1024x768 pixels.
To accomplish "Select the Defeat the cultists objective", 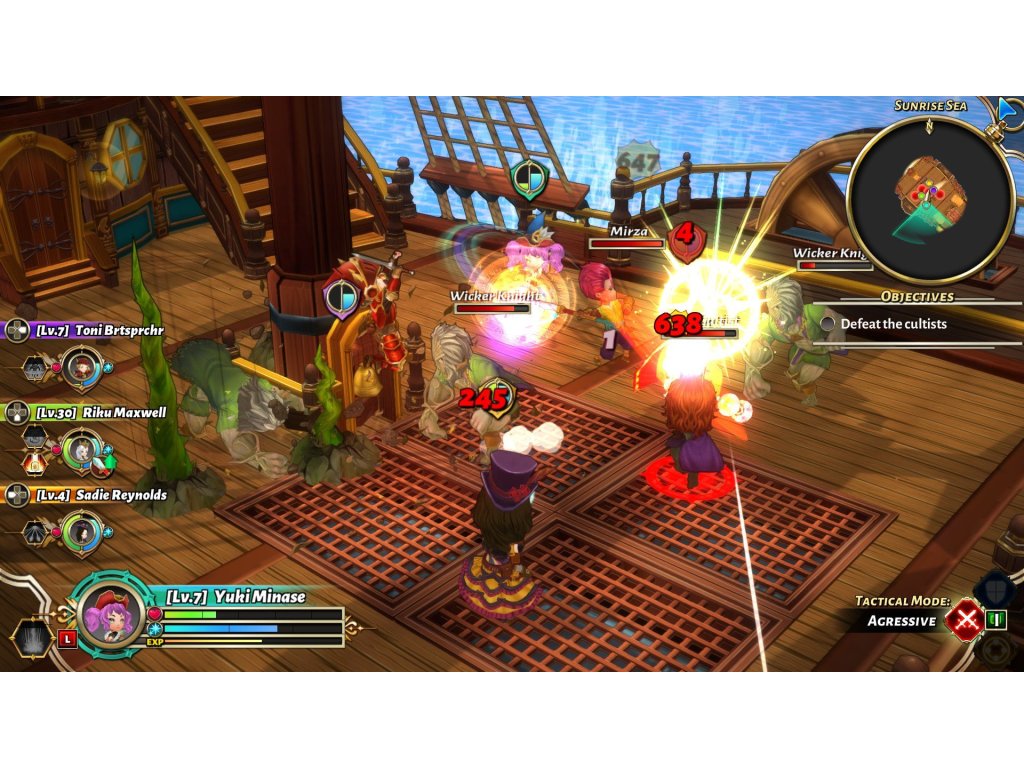I will click(893, 324).
